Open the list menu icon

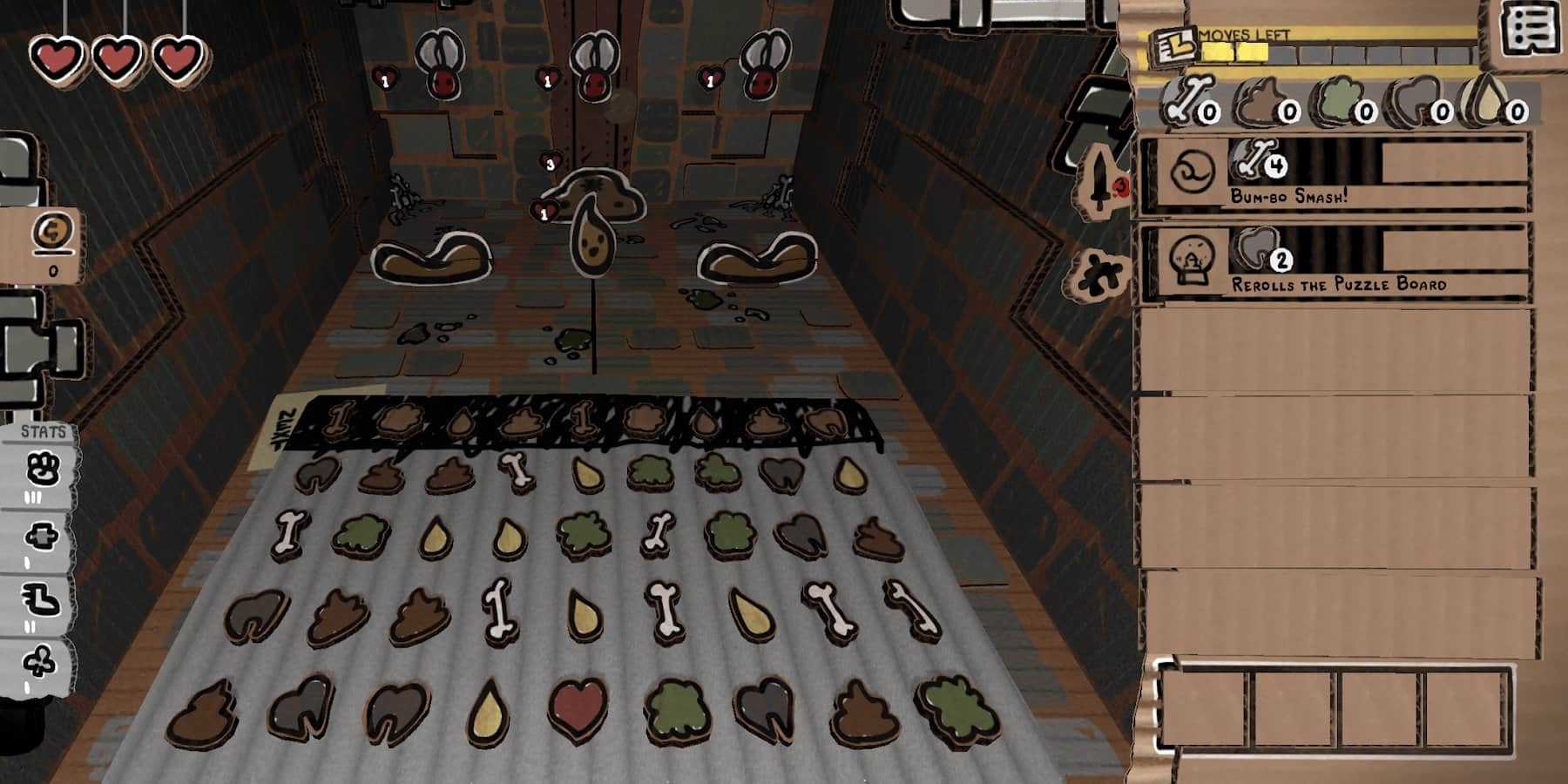[x=1531, y=30]
